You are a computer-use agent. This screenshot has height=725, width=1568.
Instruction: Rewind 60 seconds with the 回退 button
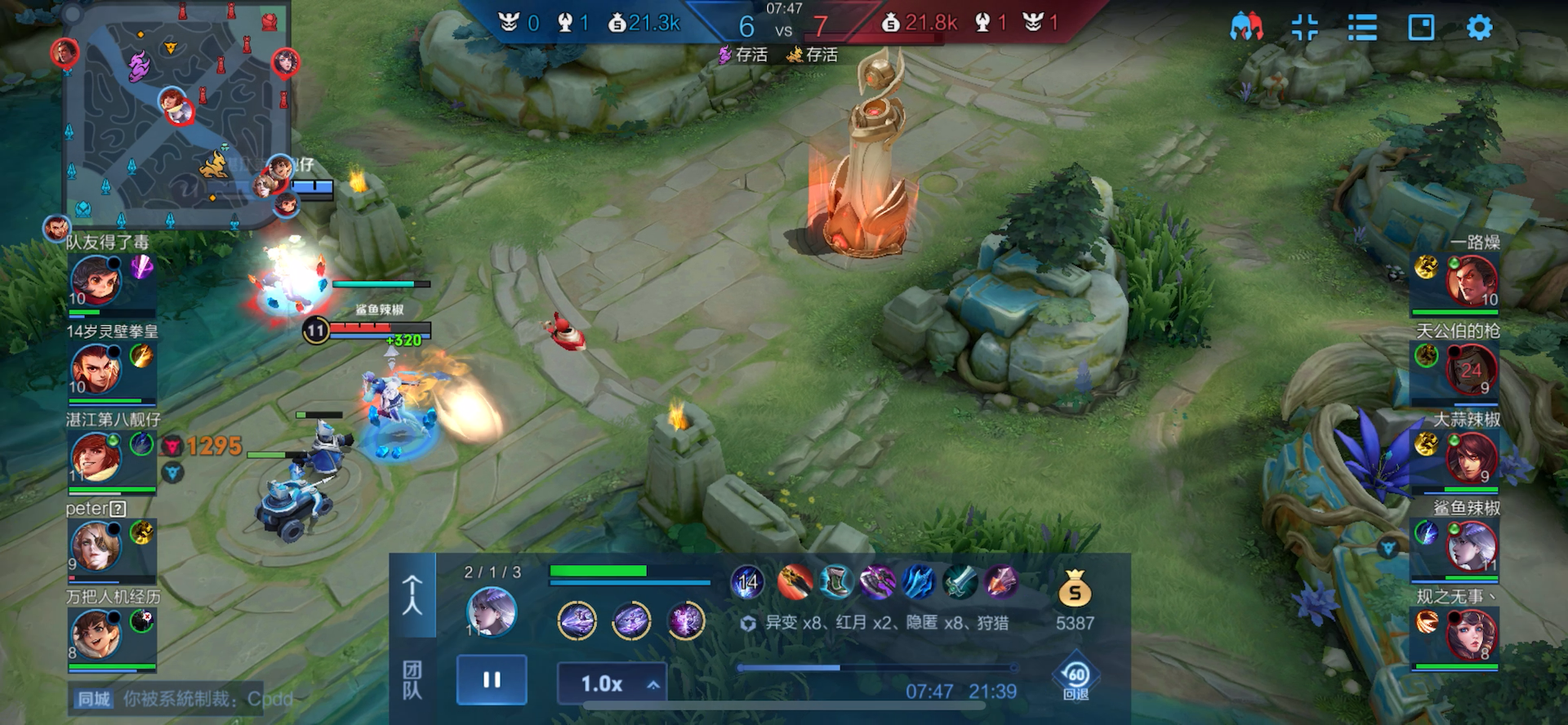pyautogui.click(x=1076, y=679)
